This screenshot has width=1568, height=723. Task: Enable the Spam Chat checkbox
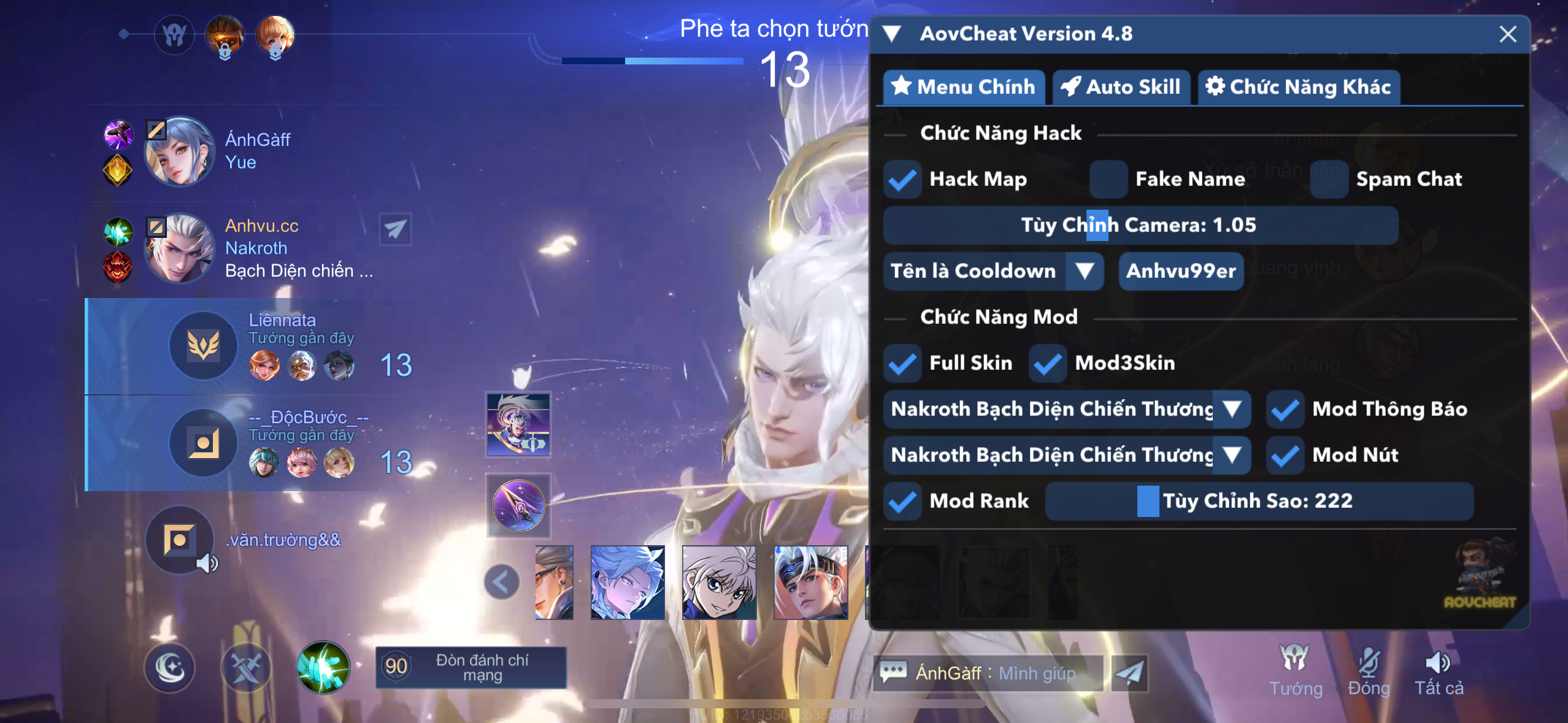pyautogui.click(x=1329, y=179)
